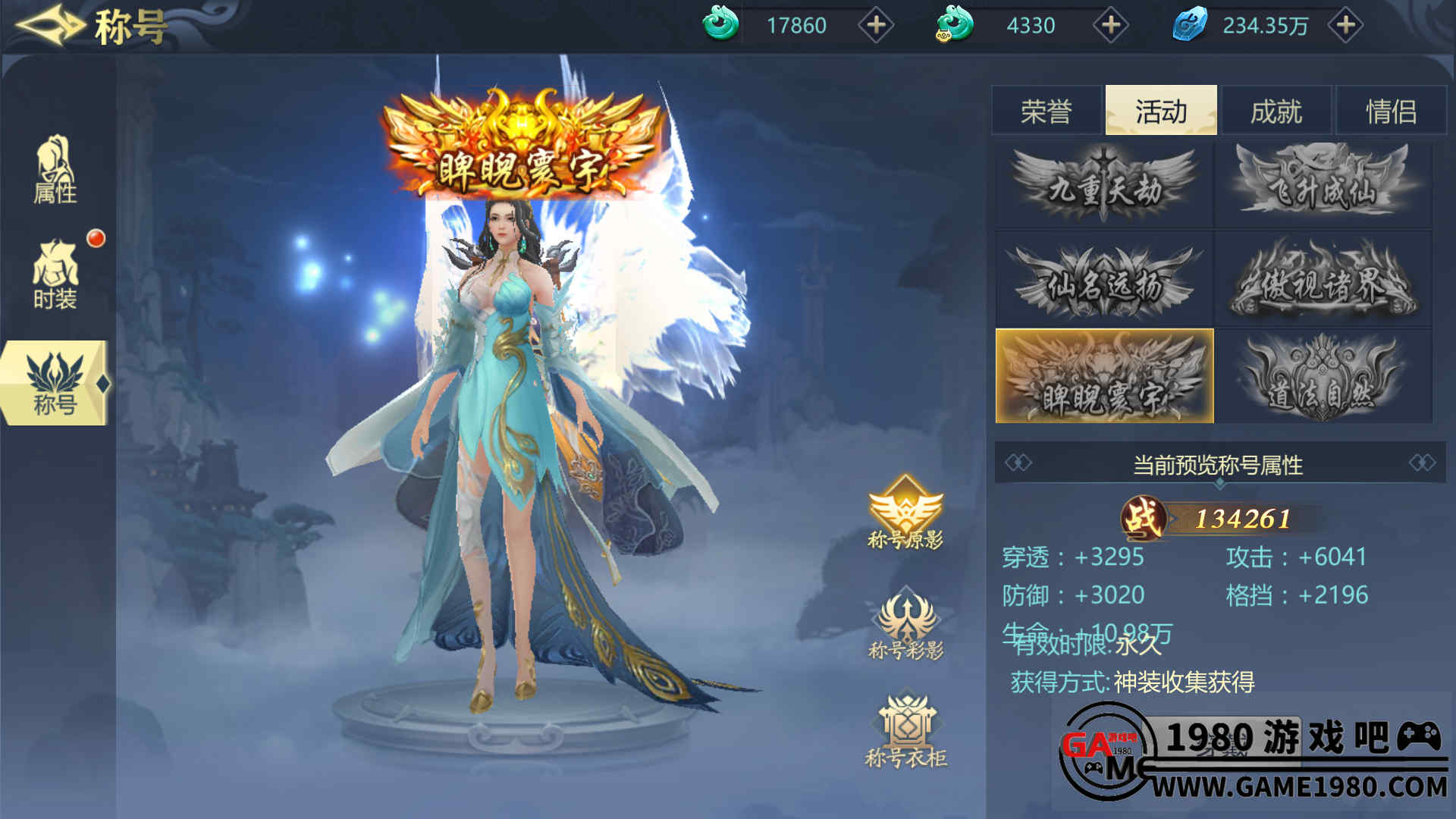The image size is (1456, 819).
Task: Preview the 道法自然 title
Action: 1323,376
